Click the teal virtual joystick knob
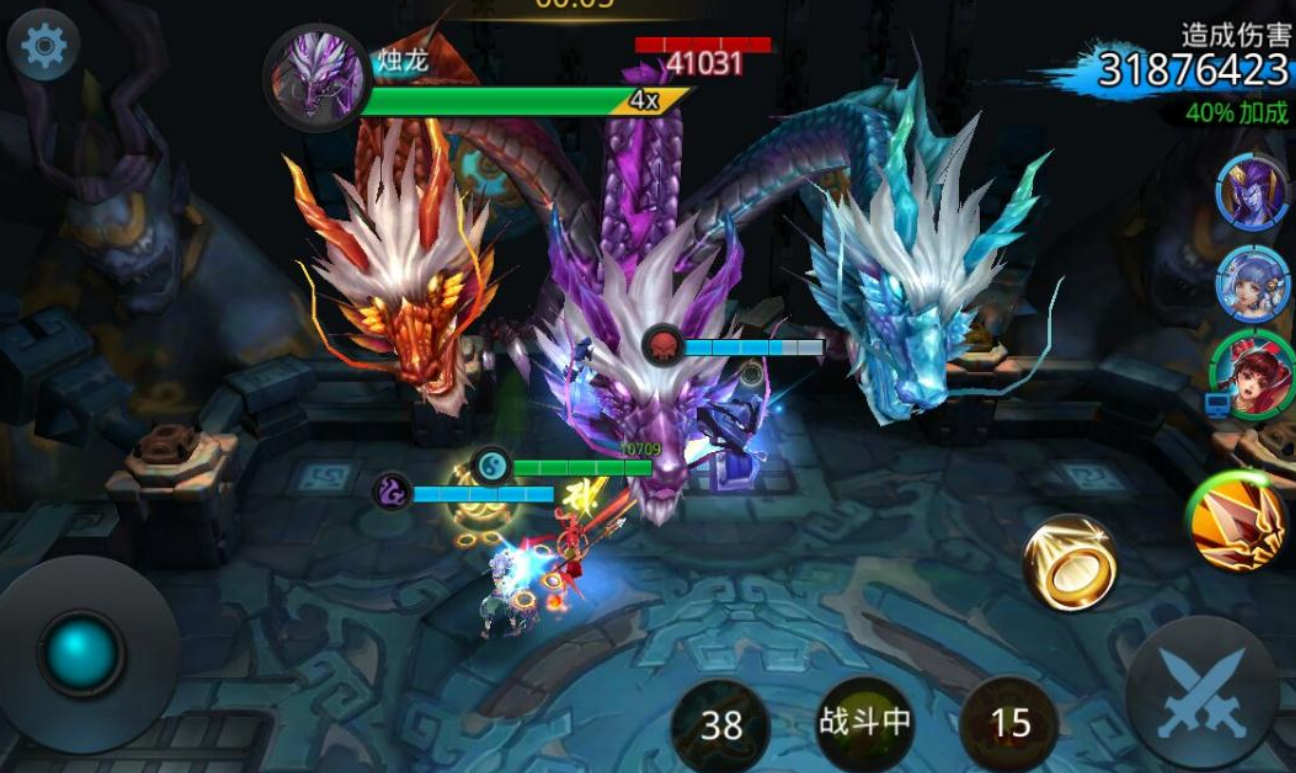The image size is (1296, 773). click(x=81, y=654)
